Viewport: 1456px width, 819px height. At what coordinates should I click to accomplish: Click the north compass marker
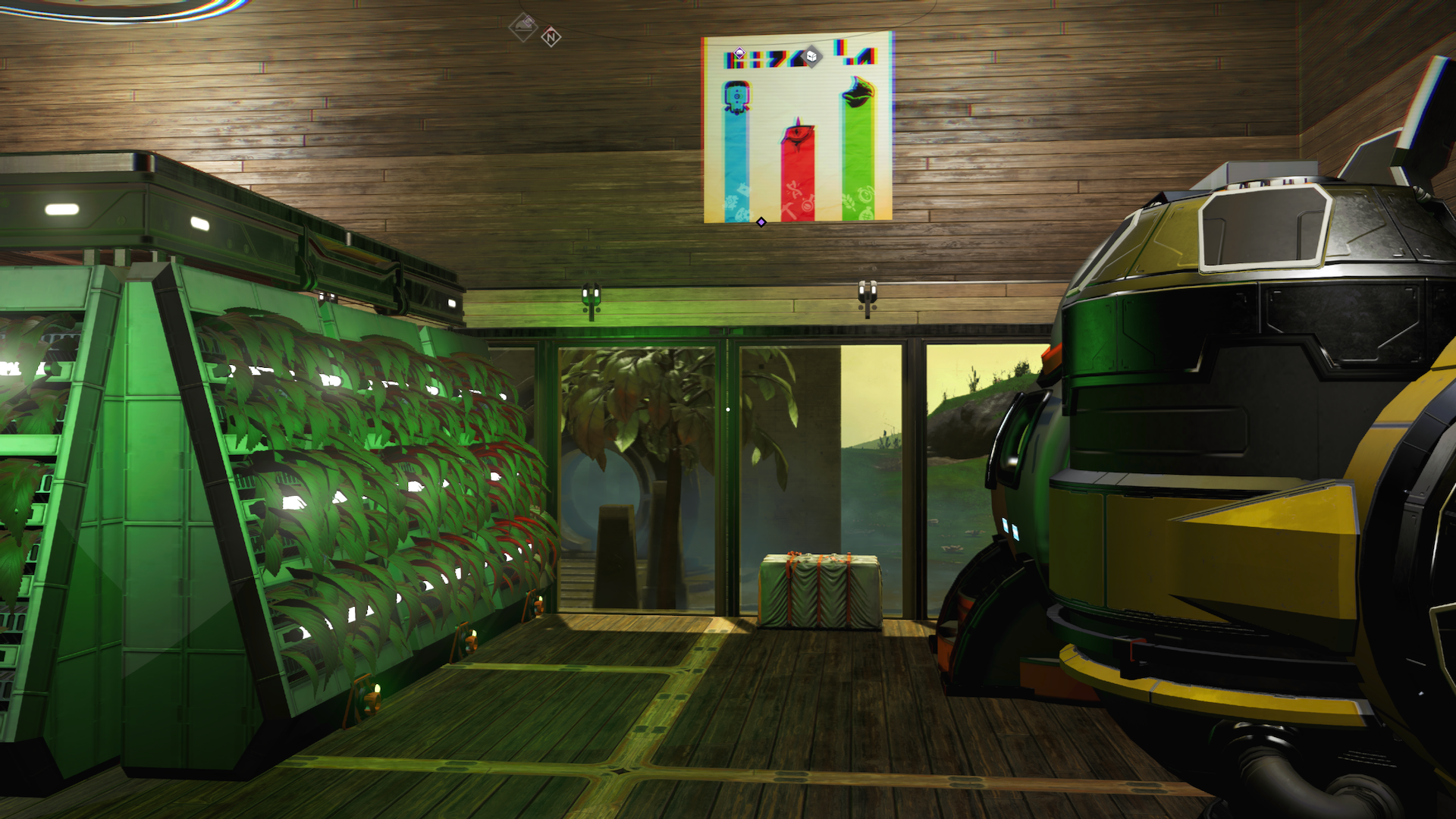tap(551, 36)
